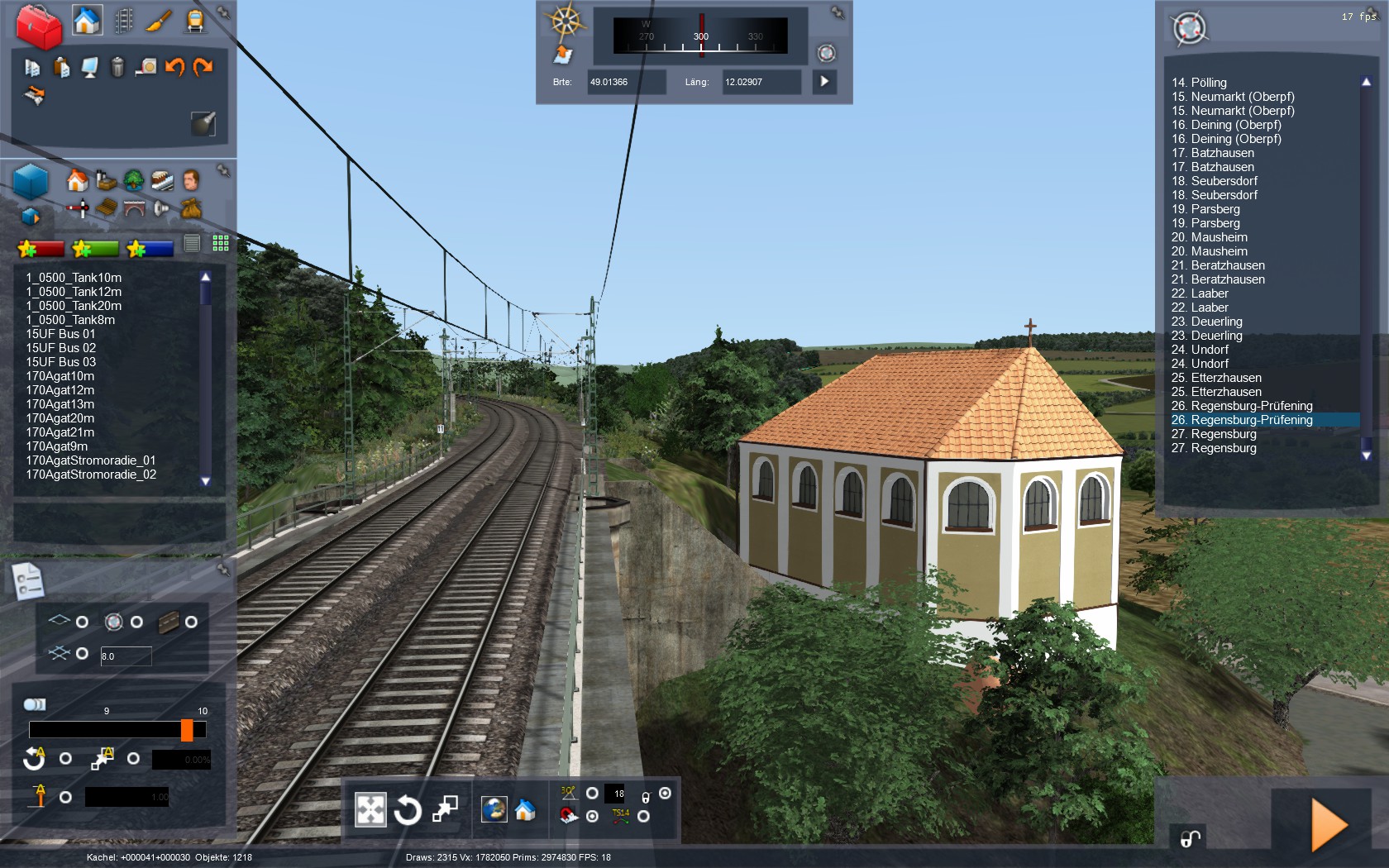Select 170Agat10m in the object list

tap(60, 376)
